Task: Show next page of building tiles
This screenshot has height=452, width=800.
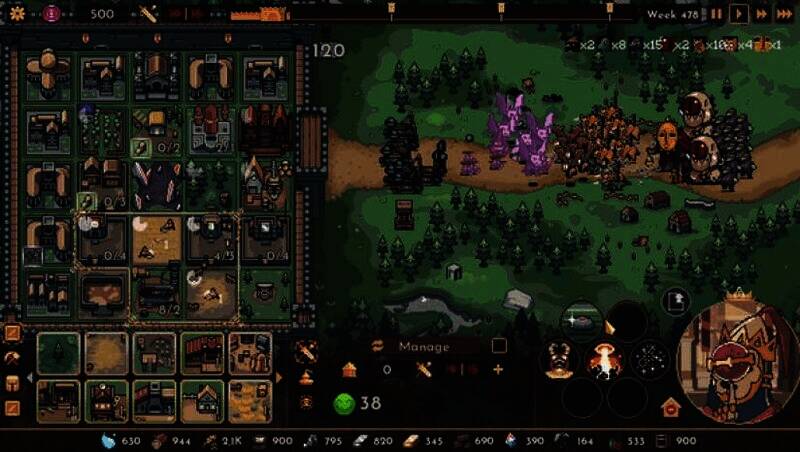Action: (279, 378)
